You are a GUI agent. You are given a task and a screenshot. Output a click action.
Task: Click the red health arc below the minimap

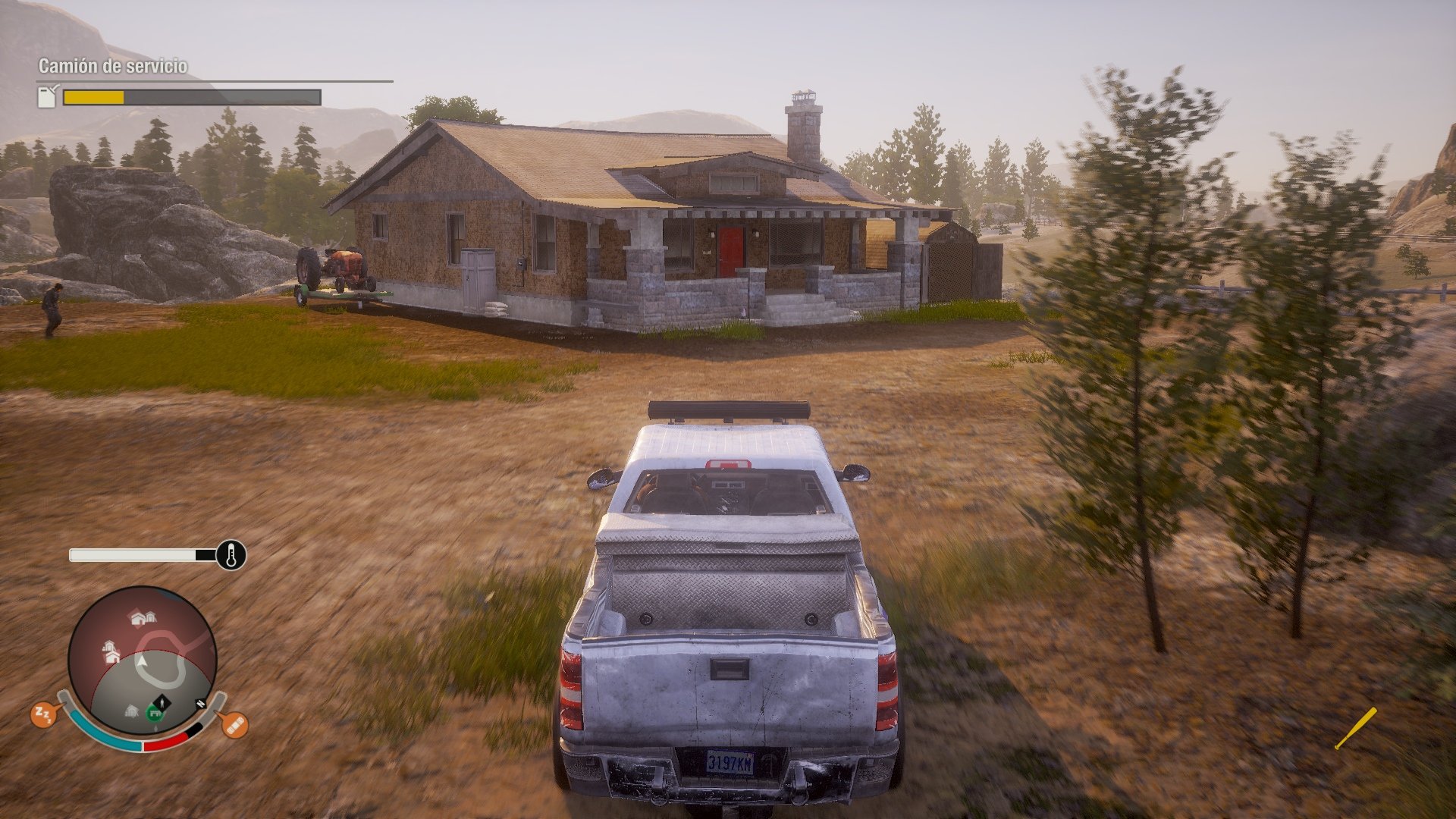click(x=165, y=743)
